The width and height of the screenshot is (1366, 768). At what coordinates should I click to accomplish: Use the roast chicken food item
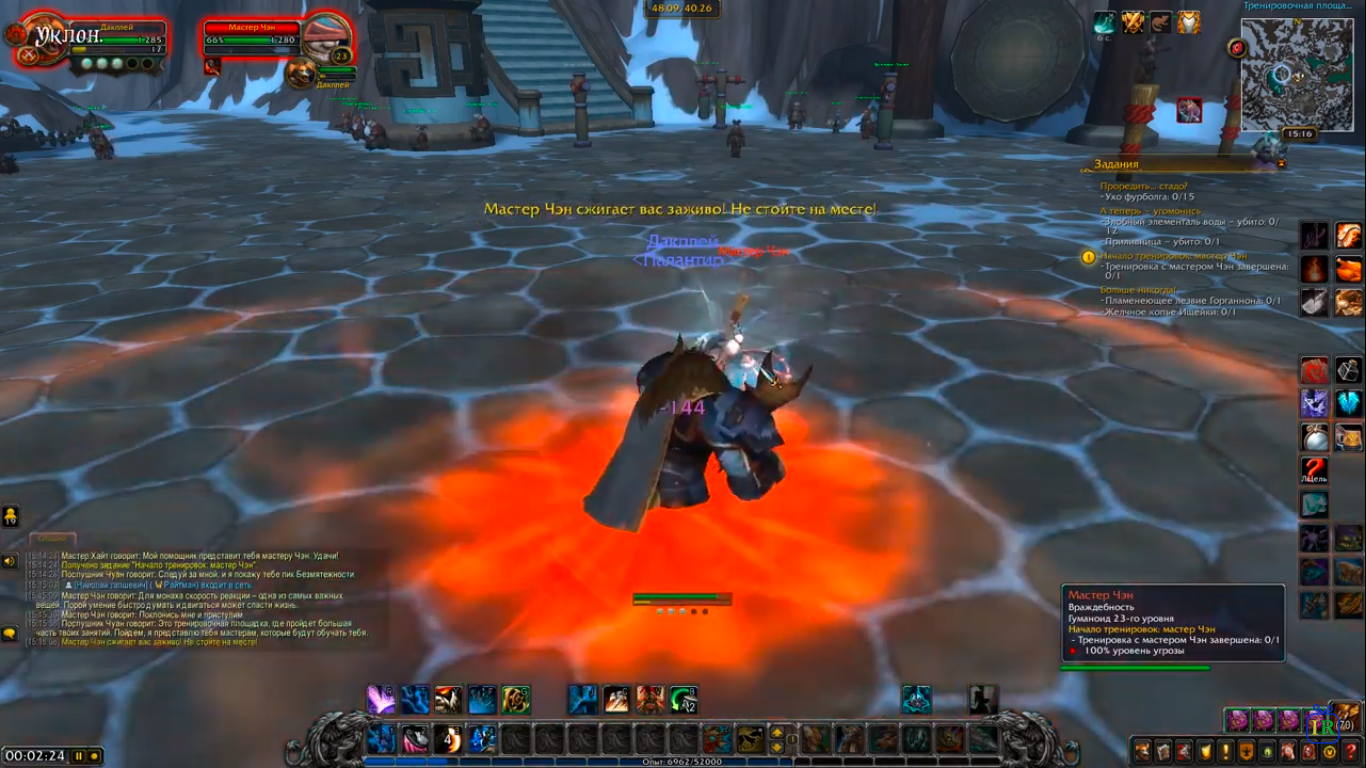click(1348, 269)
